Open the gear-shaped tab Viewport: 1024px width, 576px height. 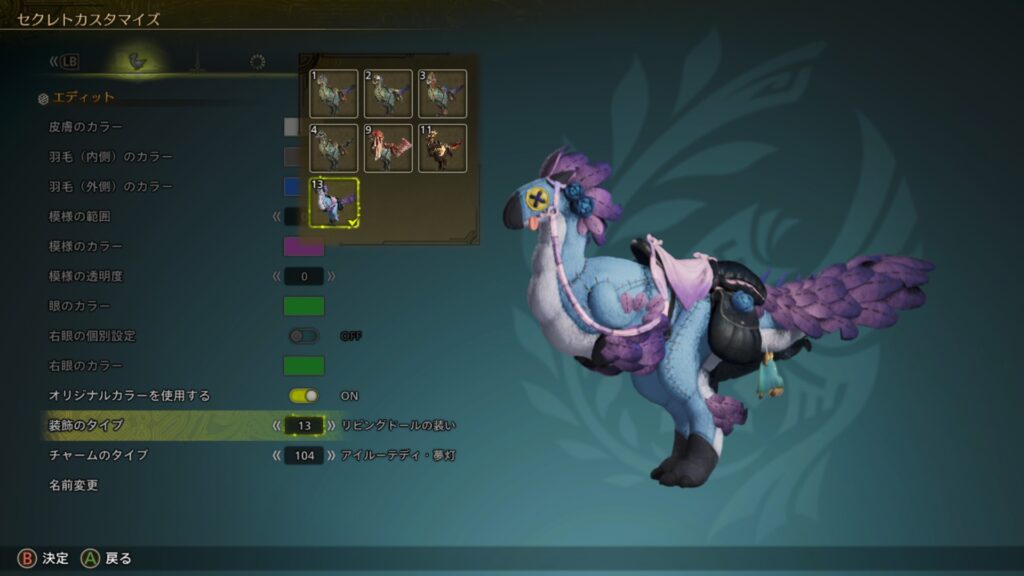coord(257,62)
